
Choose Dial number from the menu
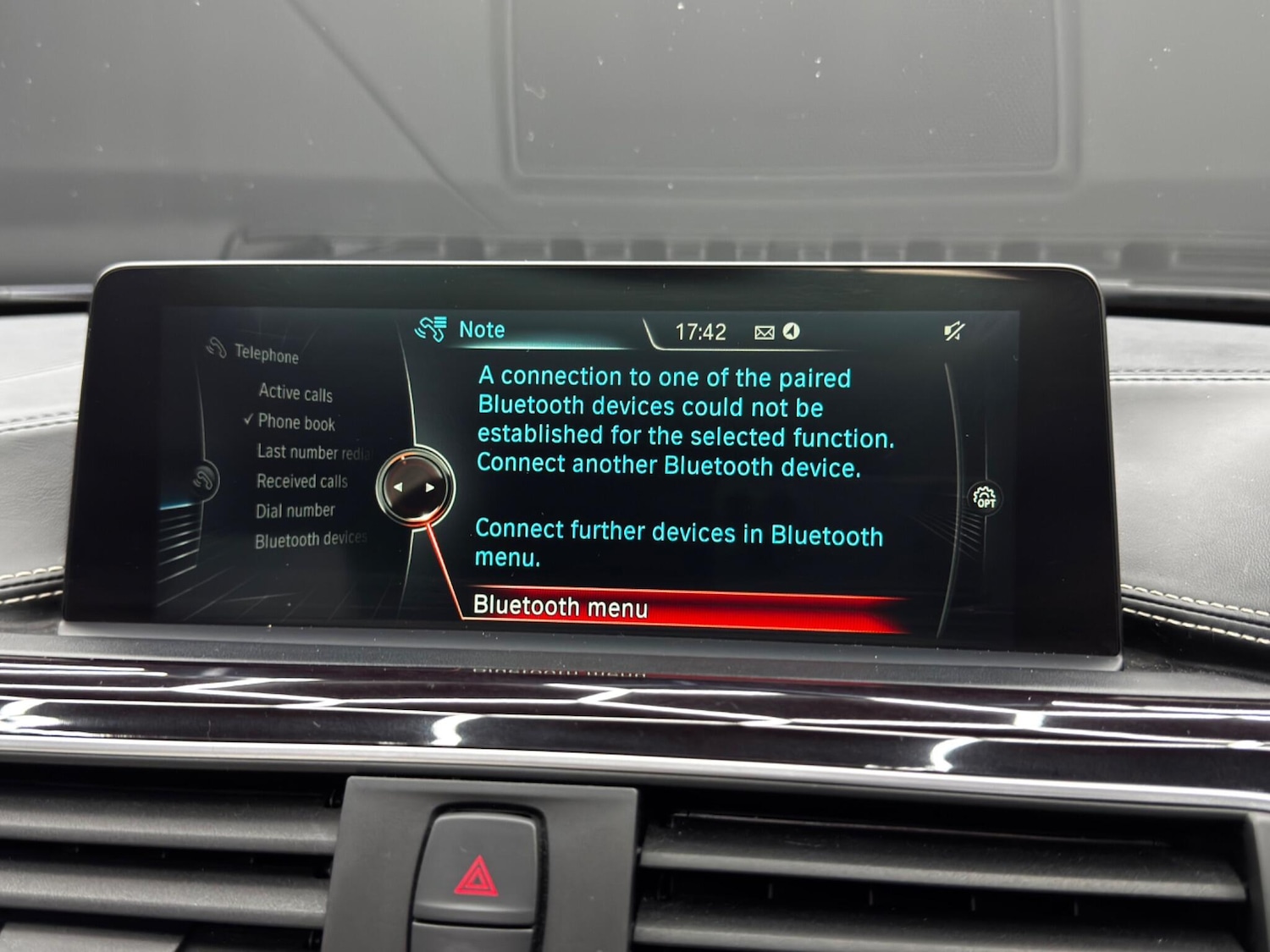pos(295,510)
